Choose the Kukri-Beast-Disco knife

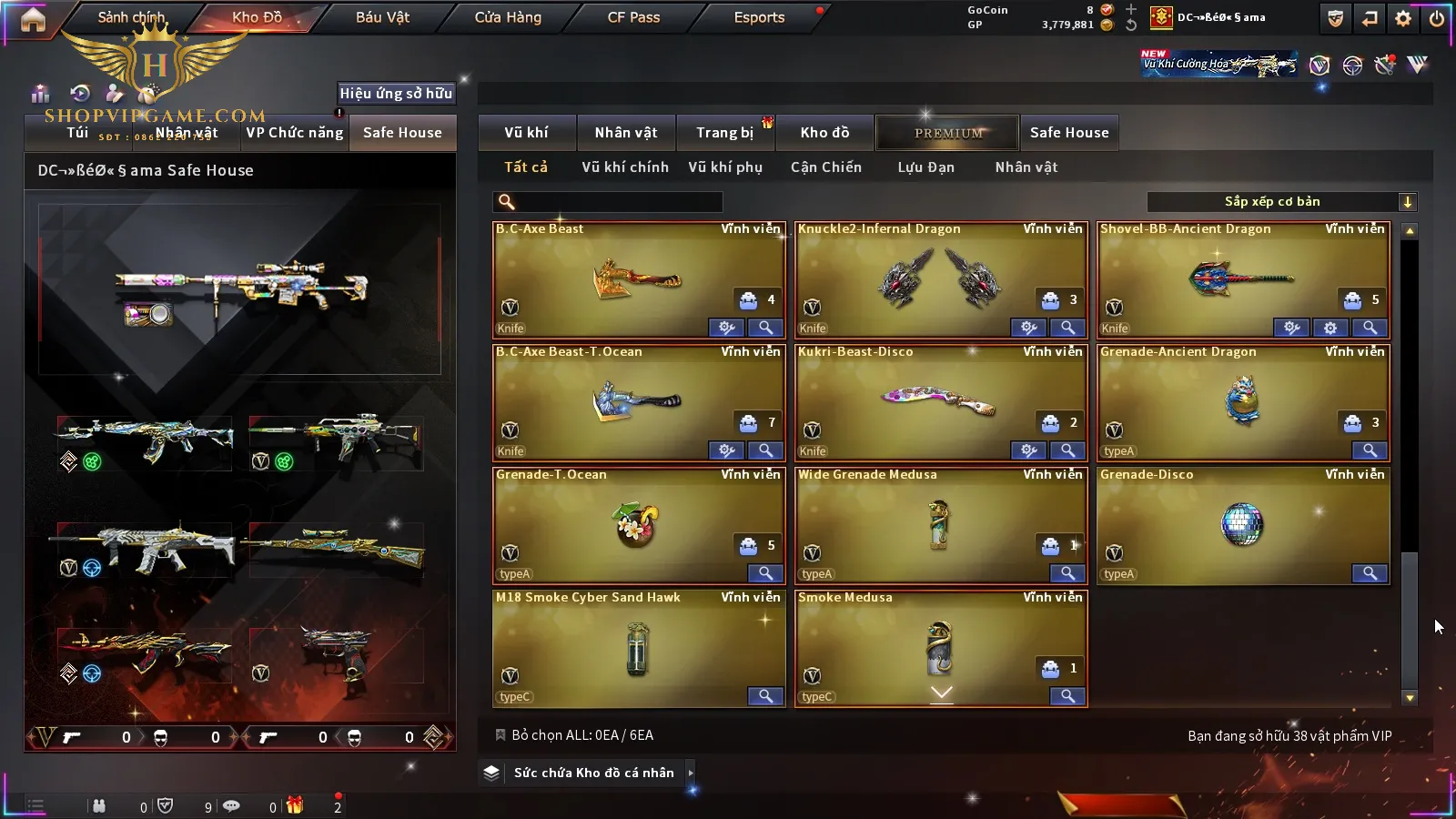pos(940,402)
